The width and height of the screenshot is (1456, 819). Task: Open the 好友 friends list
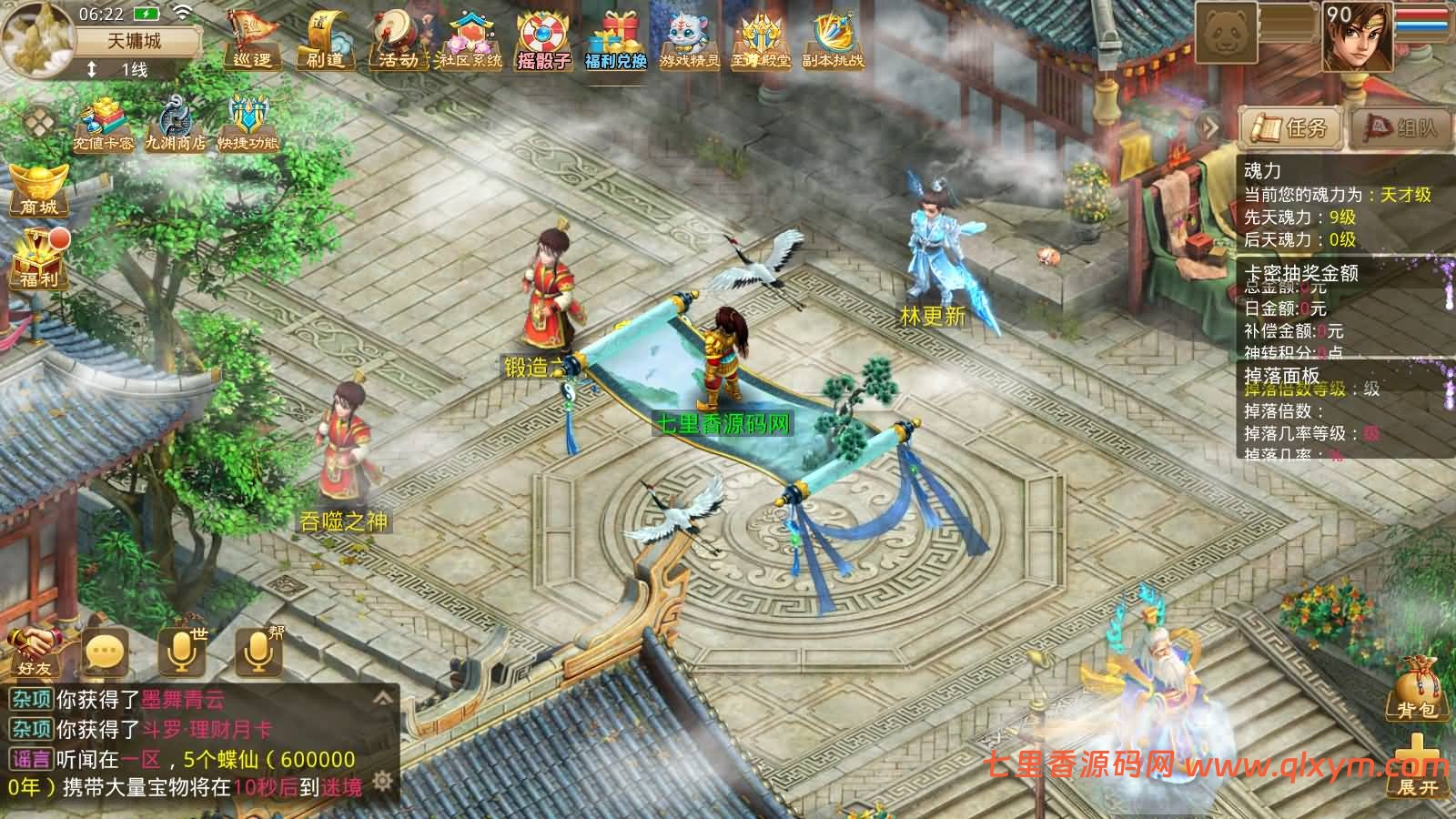[x=35, y=651]
